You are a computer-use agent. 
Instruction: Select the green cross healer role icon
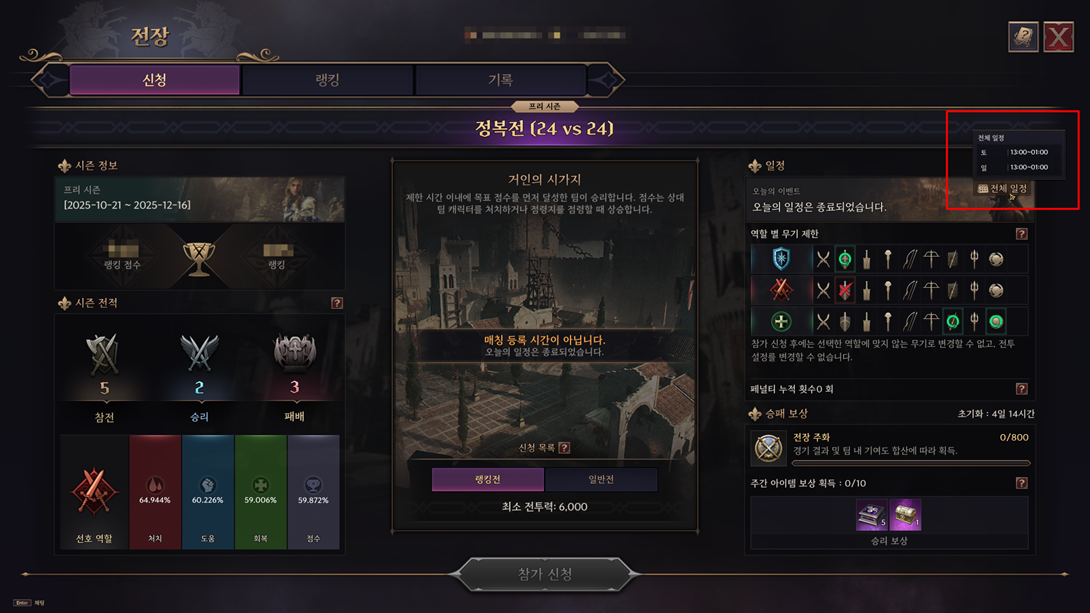[781, 322]
